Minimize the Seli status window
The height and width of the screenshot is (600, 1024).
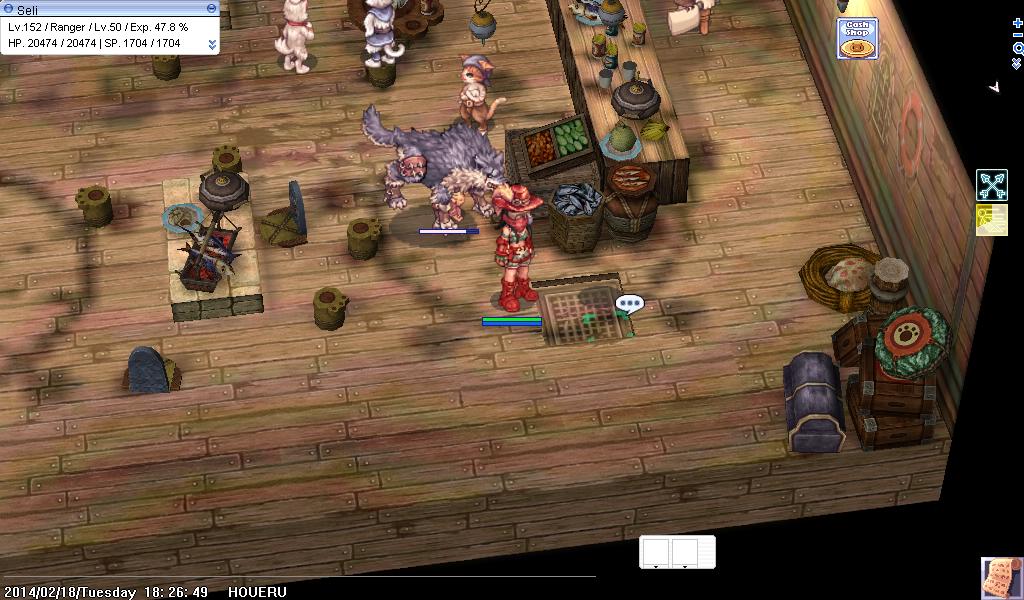211,8
